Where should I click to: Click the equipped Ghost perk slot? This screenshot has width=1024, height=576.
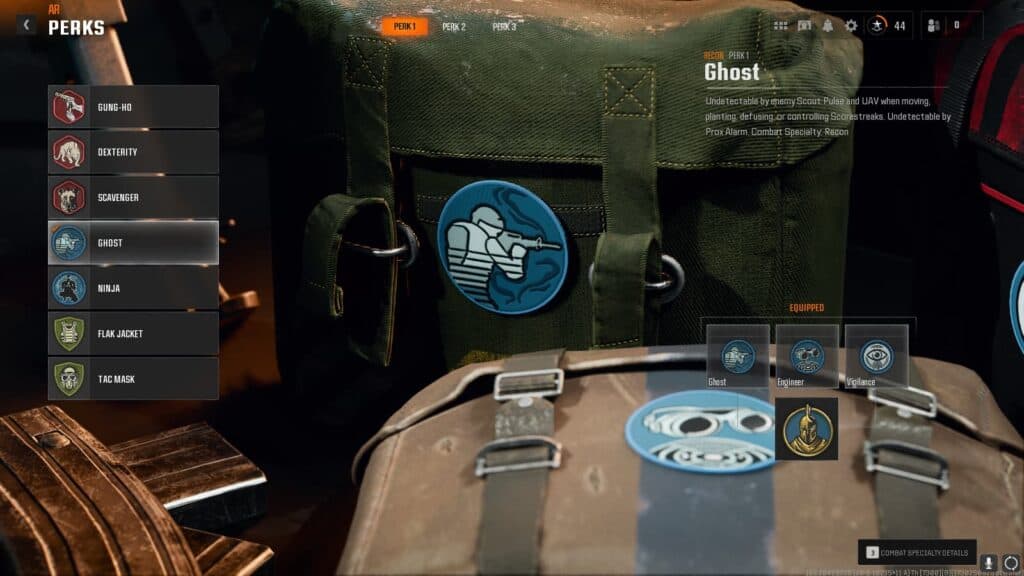pos(738,356)
